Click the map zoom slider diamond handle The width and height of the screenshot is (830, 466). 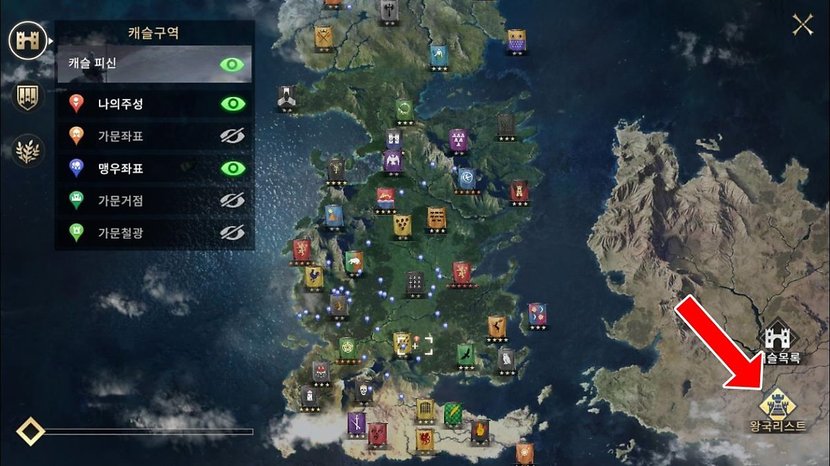click(x=31, y=432)
